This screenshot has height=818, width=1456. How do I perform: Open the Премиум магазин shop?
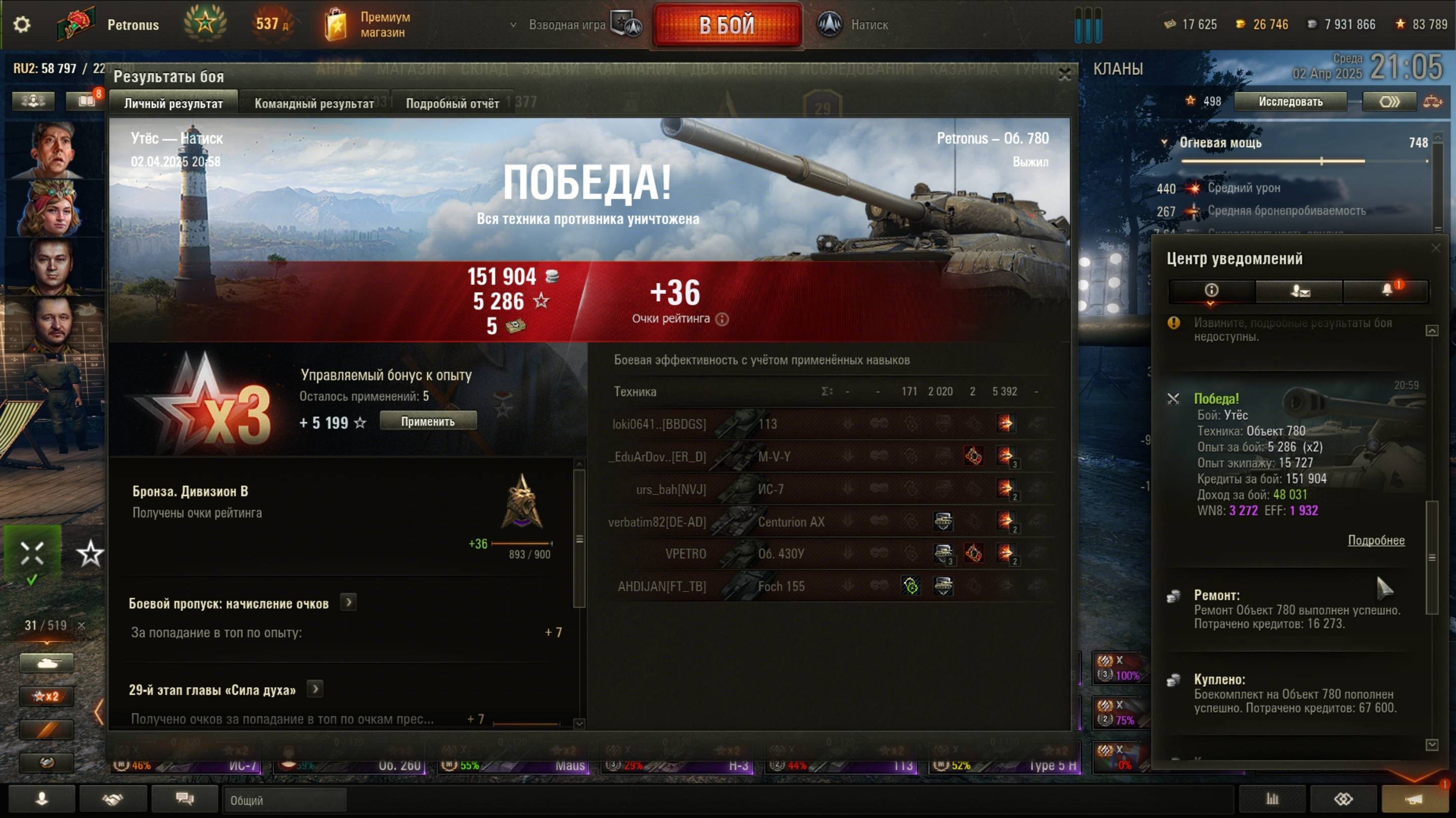tap(368, 25)
